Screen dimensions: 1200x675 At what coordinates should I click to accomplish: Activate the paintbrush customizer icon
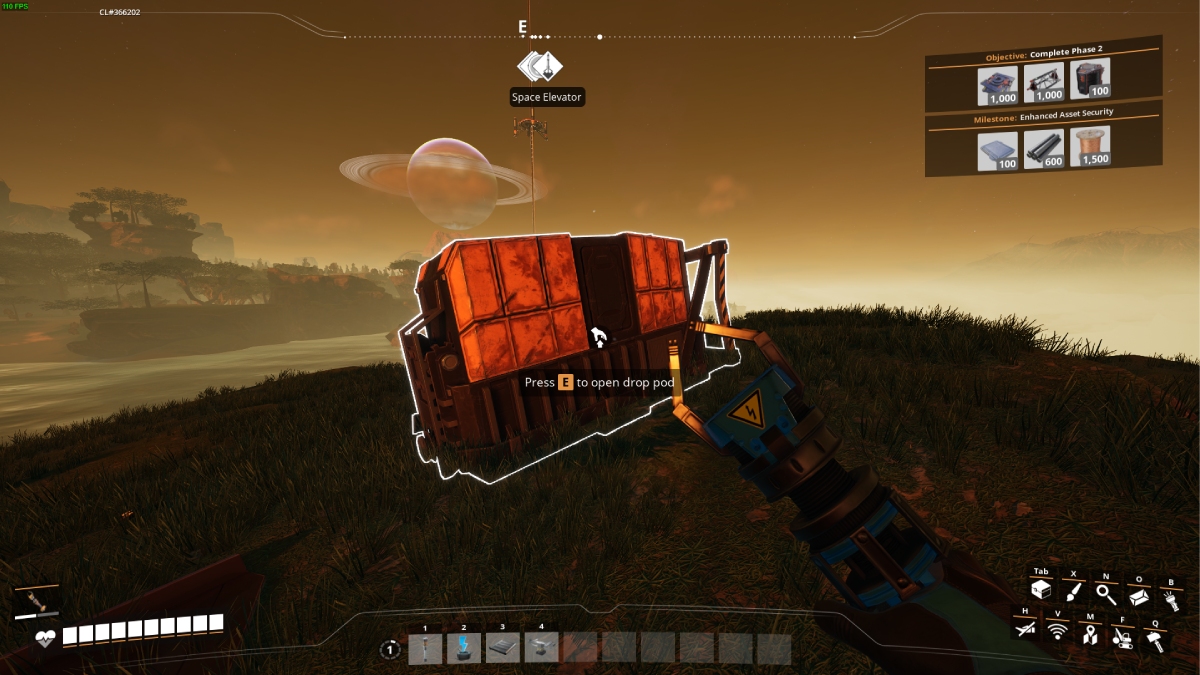click(1073, 592)
